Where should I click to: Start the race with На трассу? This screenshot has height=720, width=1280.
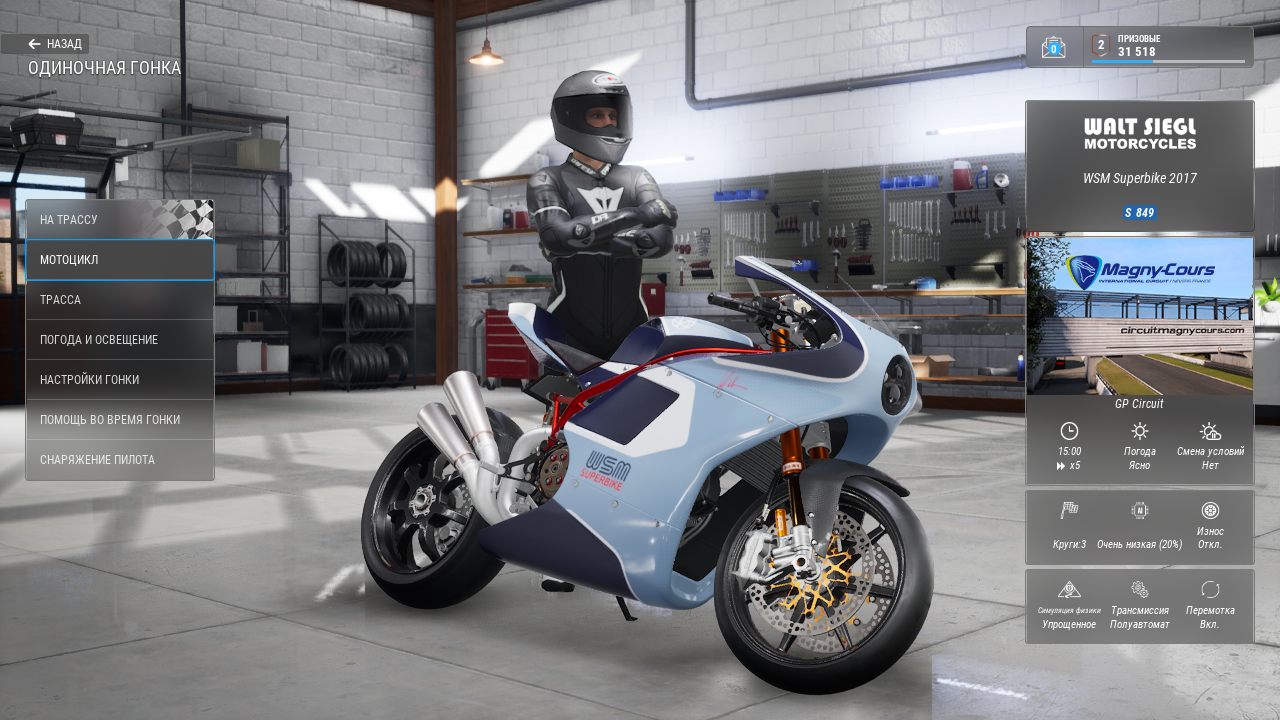click(x=119, y=219)
